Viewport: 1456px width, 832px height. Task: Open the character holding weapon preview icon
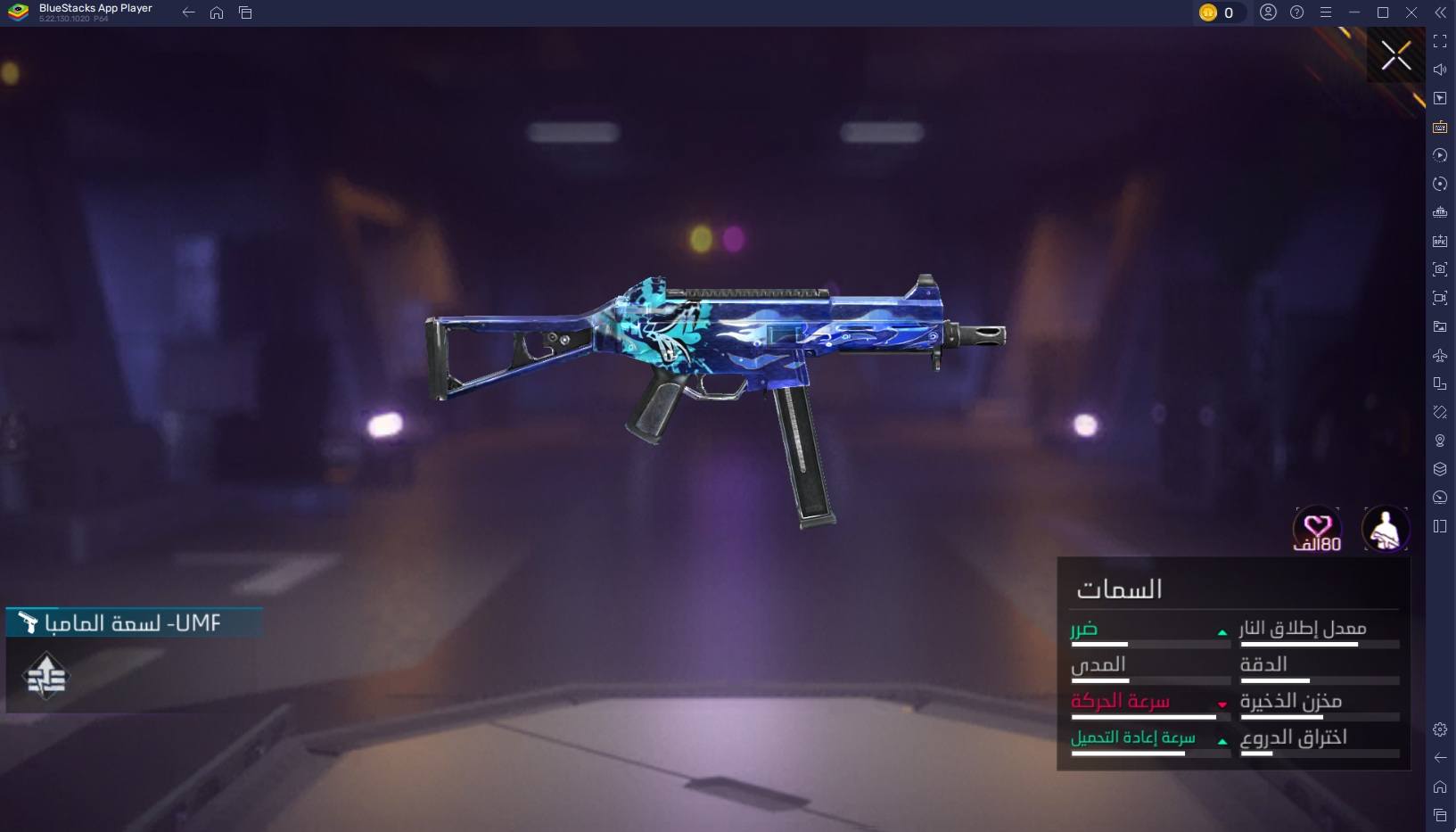[x=1386, y=529]
